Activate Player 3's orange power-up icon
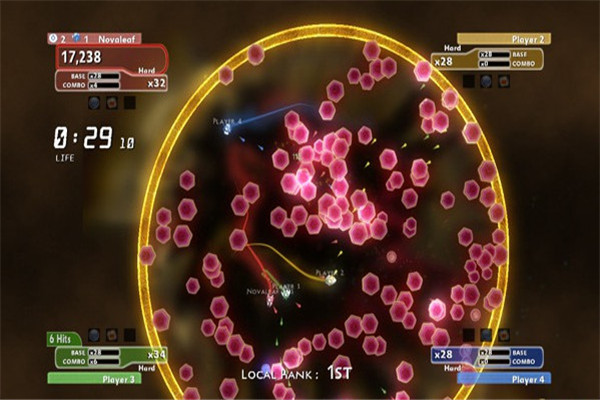This screenshot has width=600, height=400. click(x=111, y=335)
